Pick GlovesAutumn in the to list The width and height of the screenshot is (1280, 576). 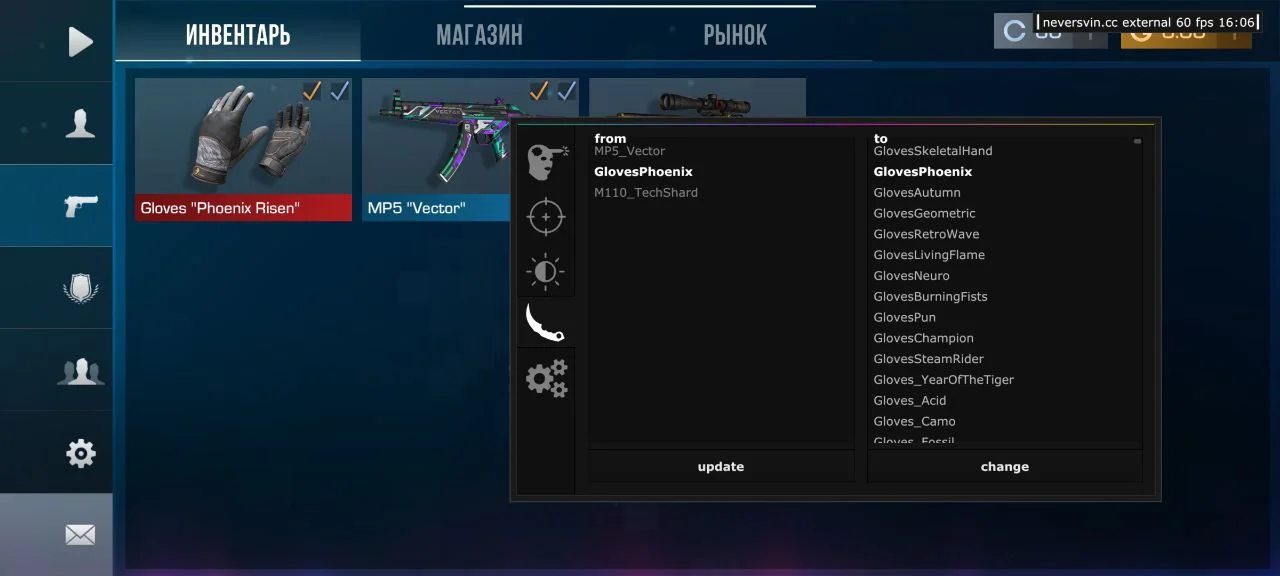pos(917,193)
